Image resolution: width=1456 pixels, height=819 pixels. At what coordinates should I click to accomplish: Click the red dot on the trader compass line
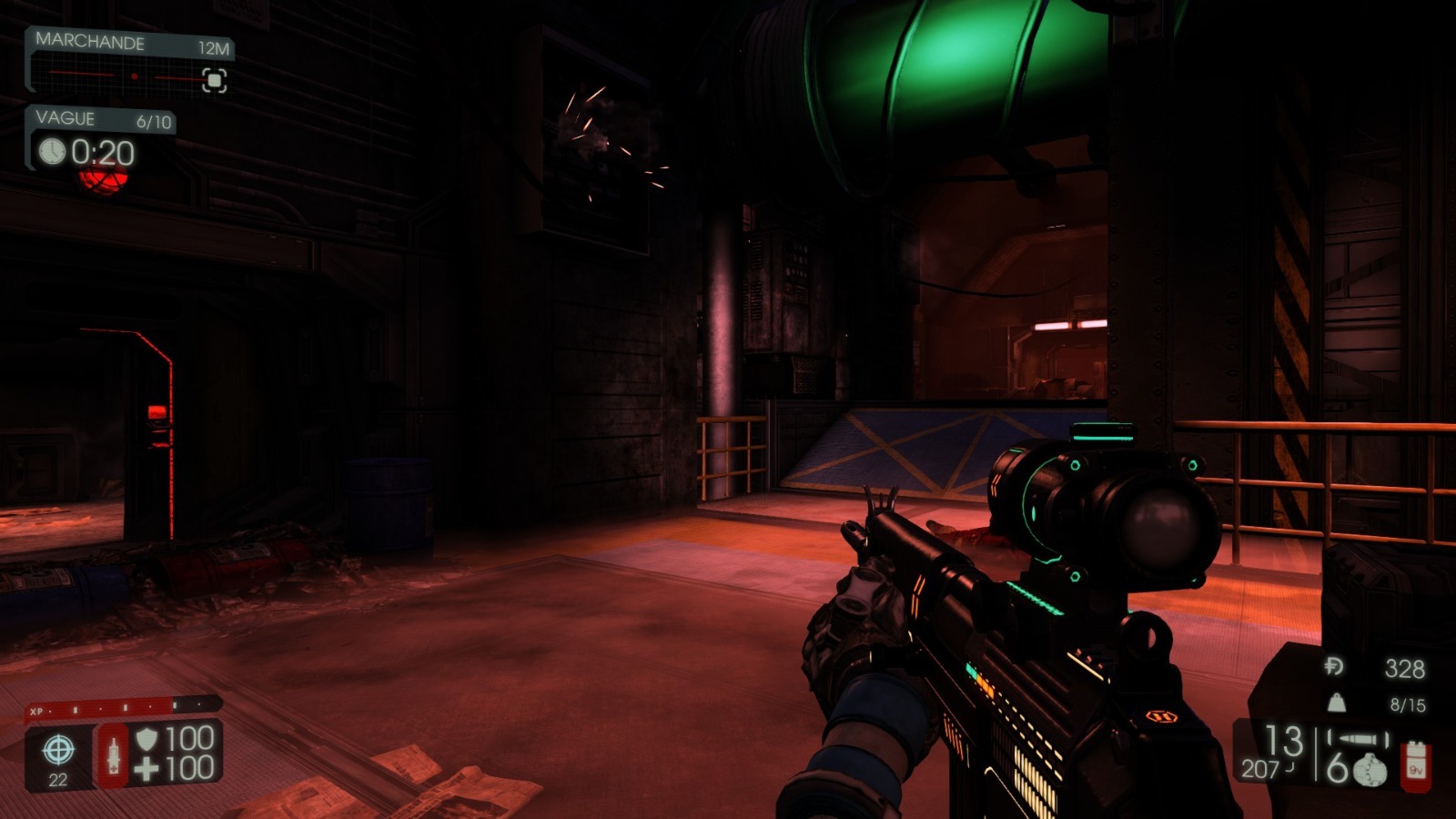[135, 76]
